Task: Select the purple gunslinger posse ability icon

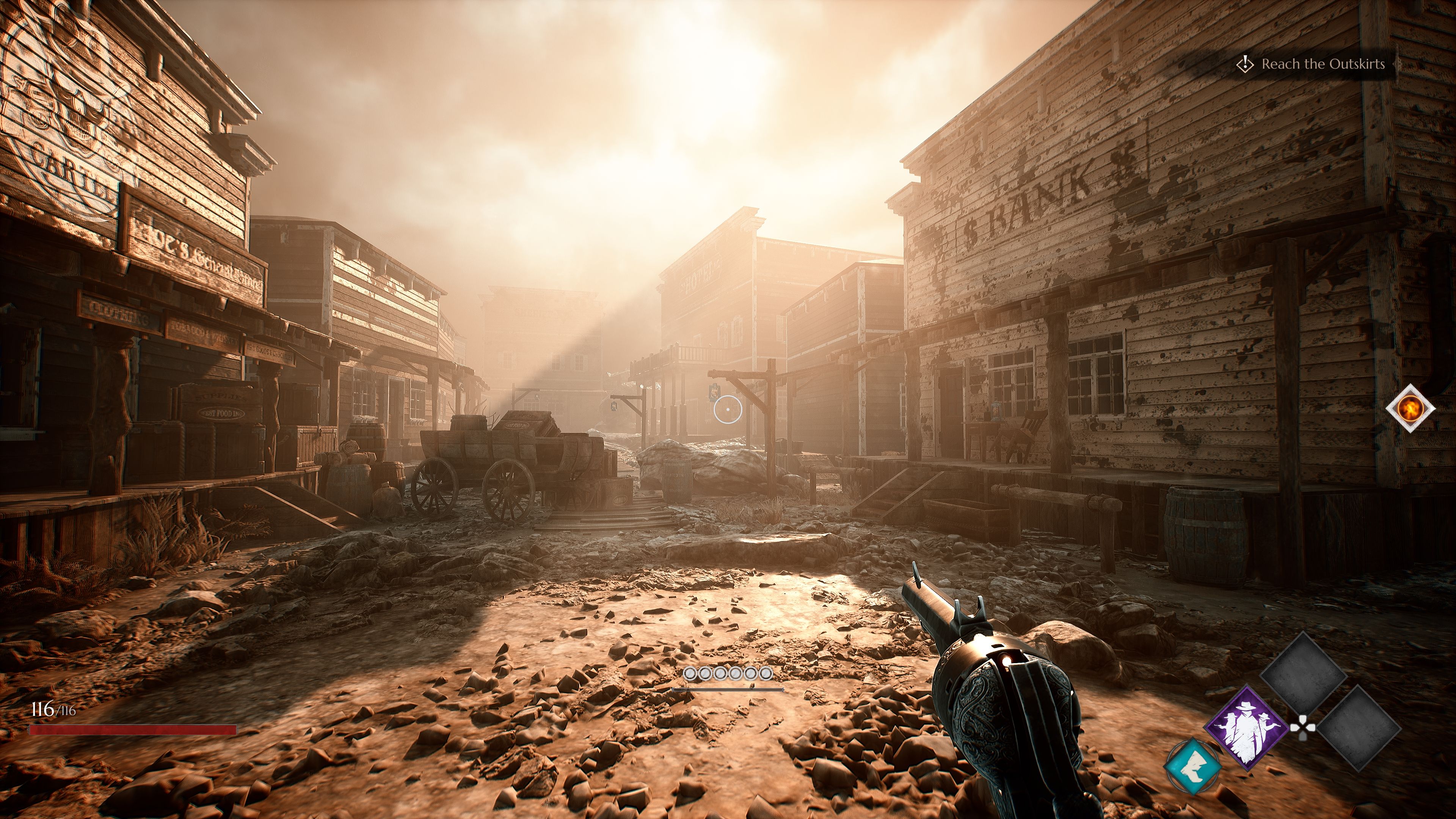Action: pyautogui.click(x=1247, y=729)
